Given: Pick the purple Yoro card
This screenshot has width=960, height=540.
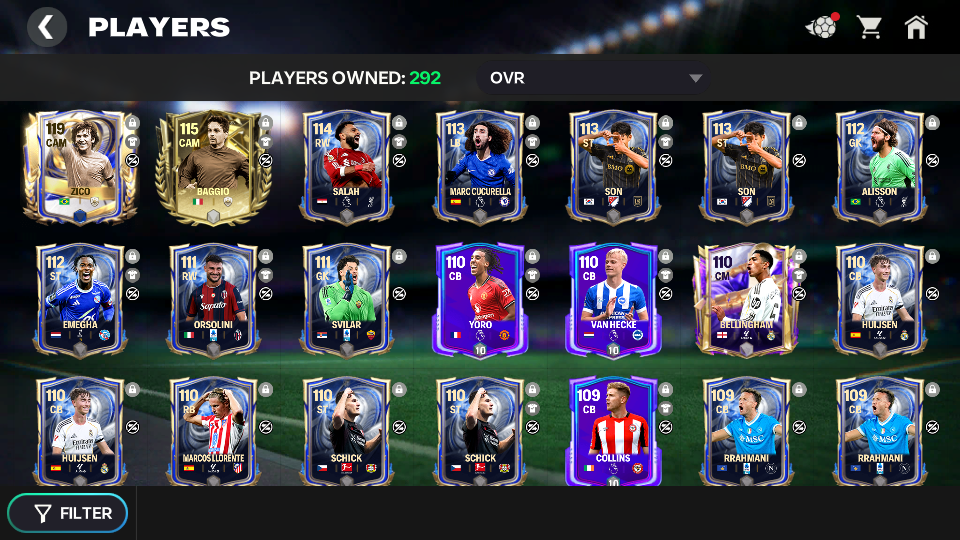Looking at the screenshot, I should coord(478,298).
